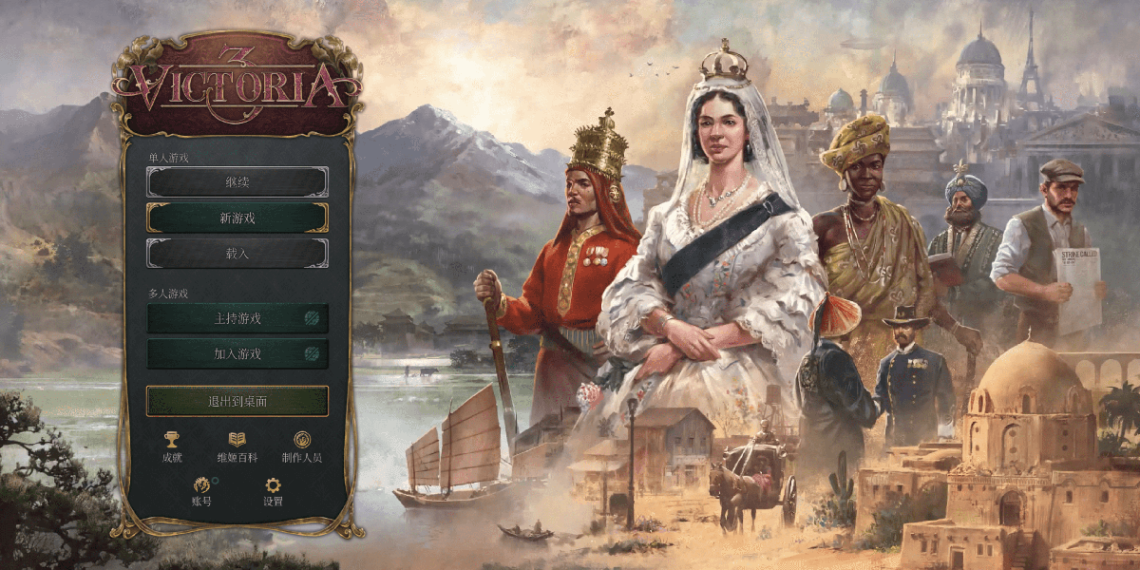
Task: Join a multiplayer game (加入游戏)
Action: click(237, 353)
